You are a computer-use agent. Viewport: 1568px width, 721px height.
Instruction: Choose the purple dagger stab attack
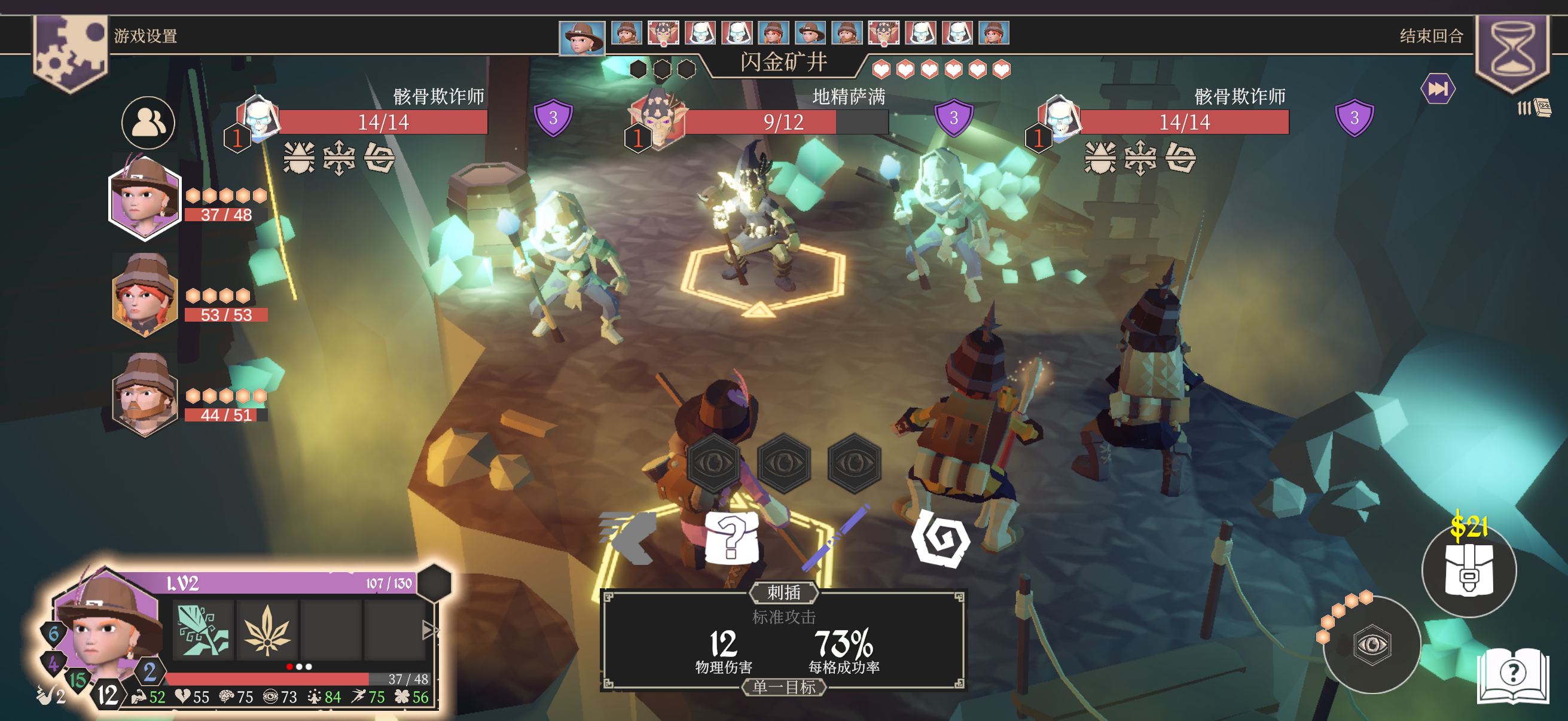(x=835, y=537)
